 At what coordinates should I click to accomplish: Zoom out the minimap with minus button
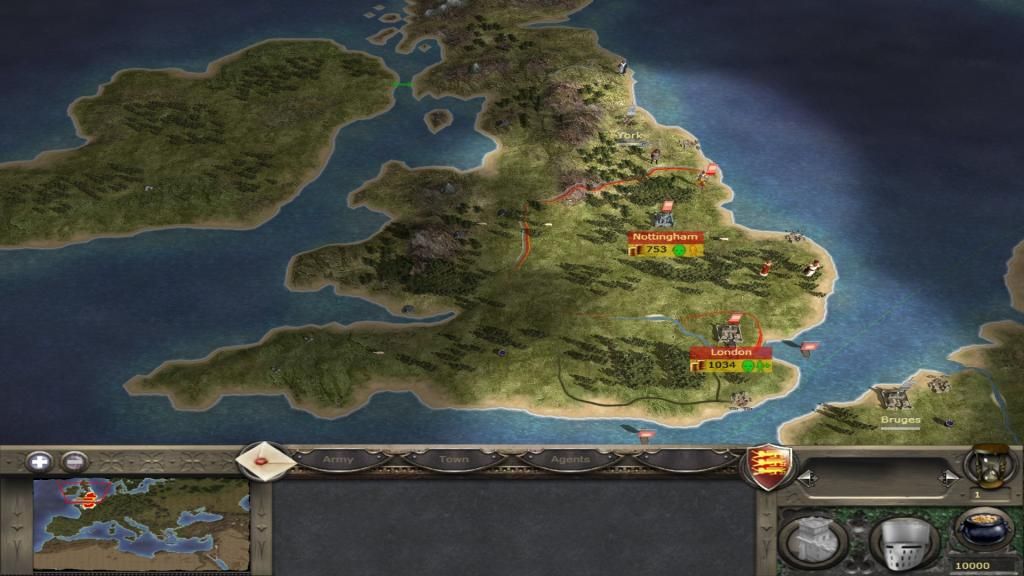pos(74,462)
